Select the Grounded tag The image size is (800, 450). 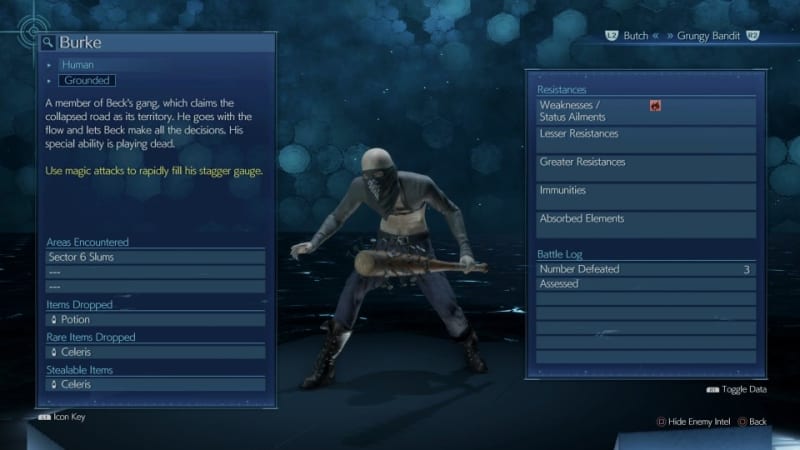click(87, 80)
